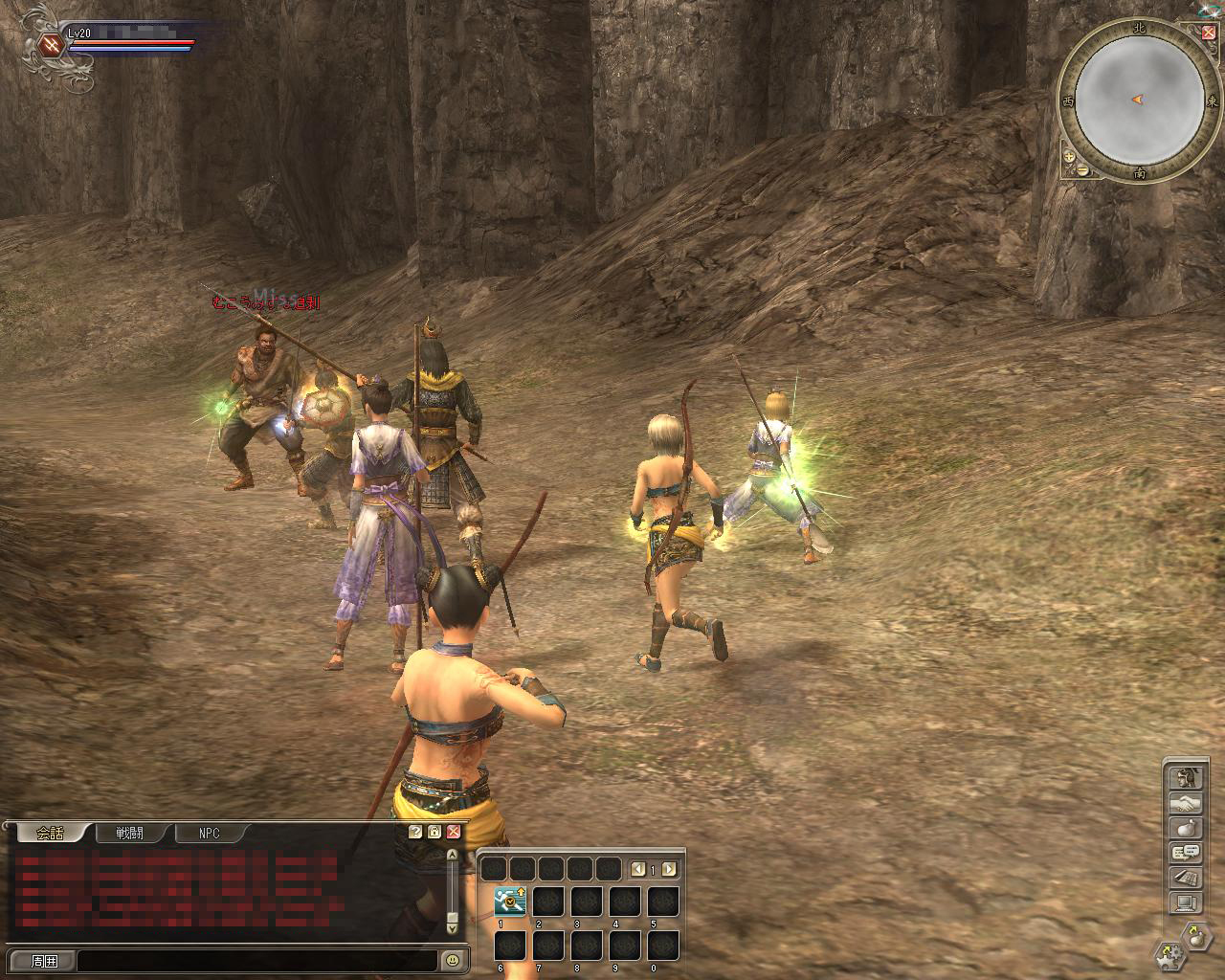Go to previous hotbar page arrow
Viewport: 1225px width, 980px height.
[x=638, y=869]
